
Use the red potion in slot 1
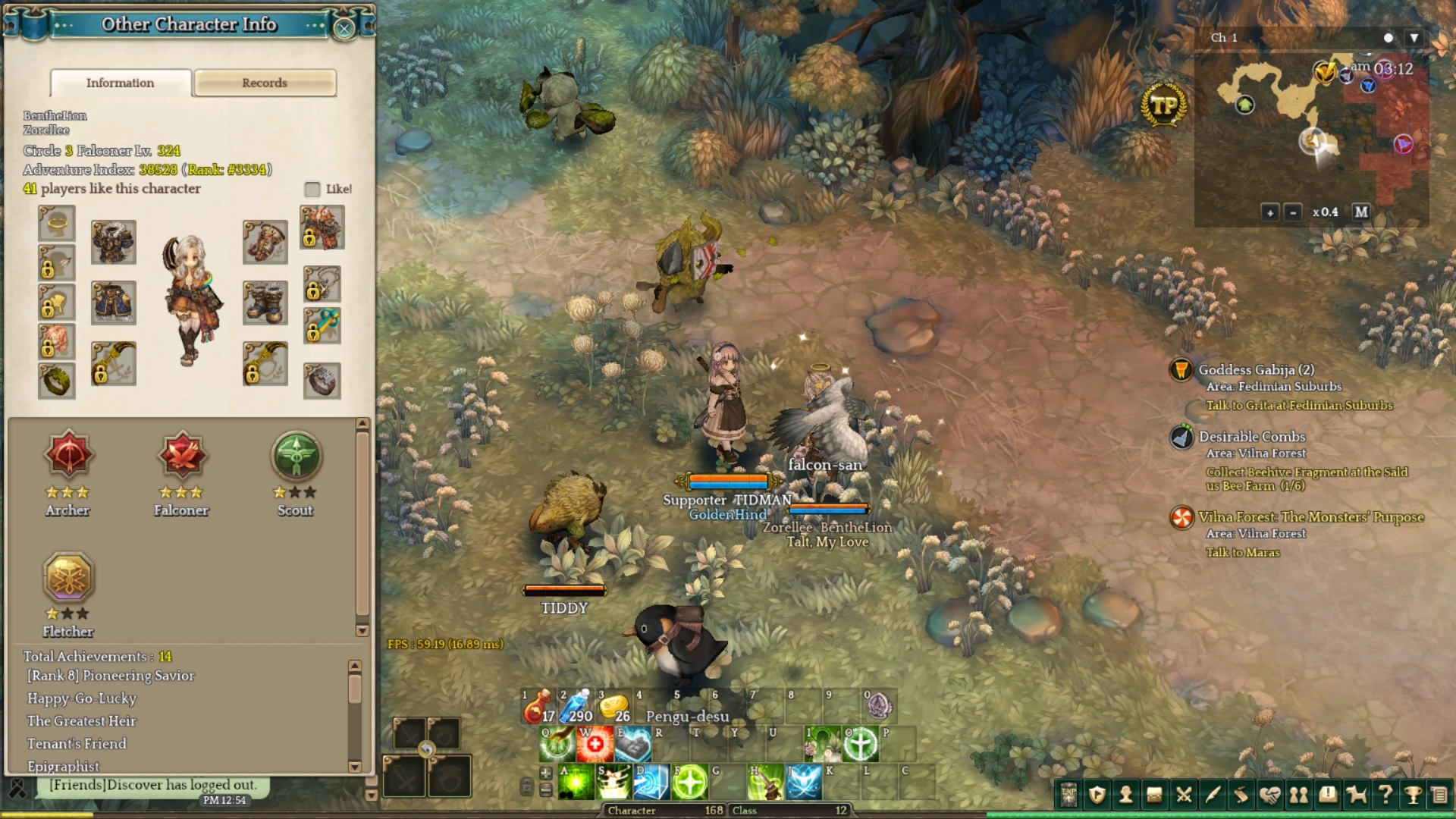[538, 707]
